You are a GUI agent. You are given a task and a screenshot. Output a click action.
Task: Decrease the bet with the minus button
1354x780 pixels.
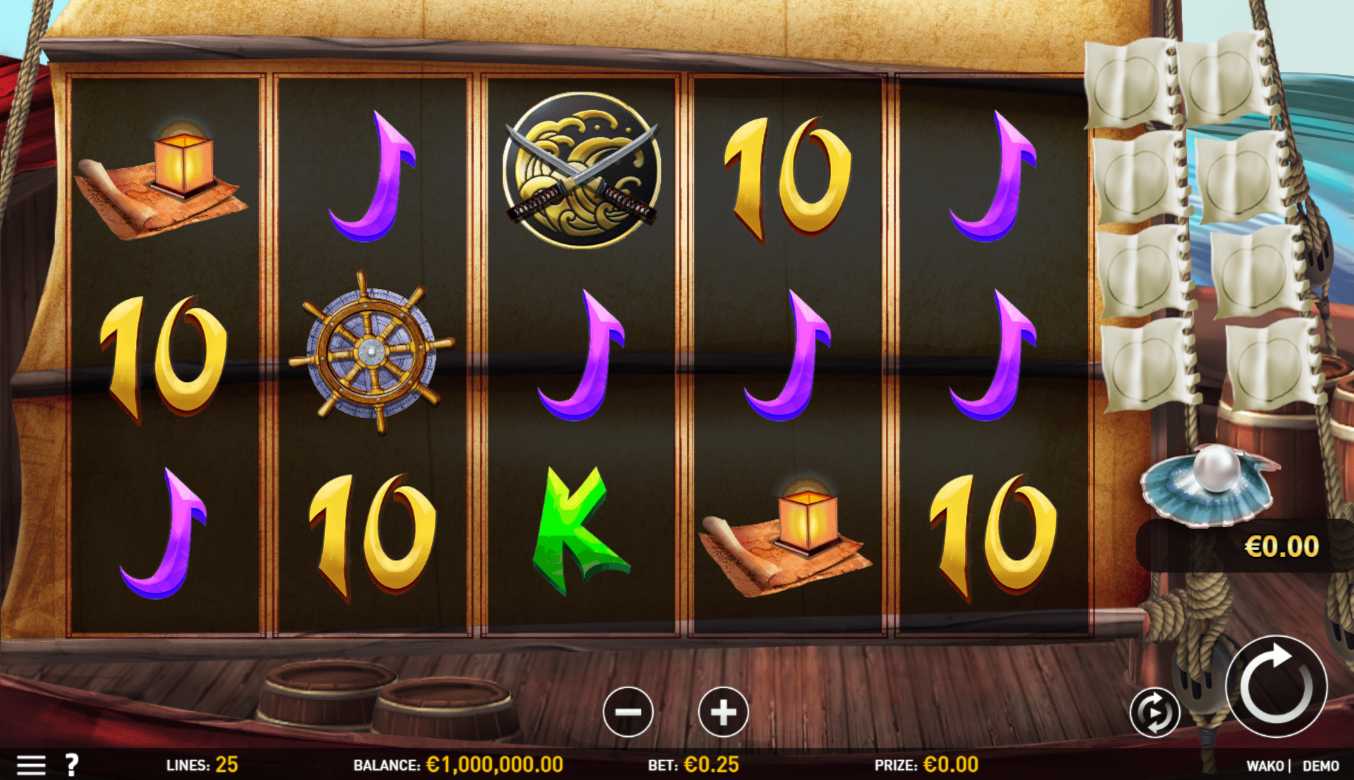point(628,713)
